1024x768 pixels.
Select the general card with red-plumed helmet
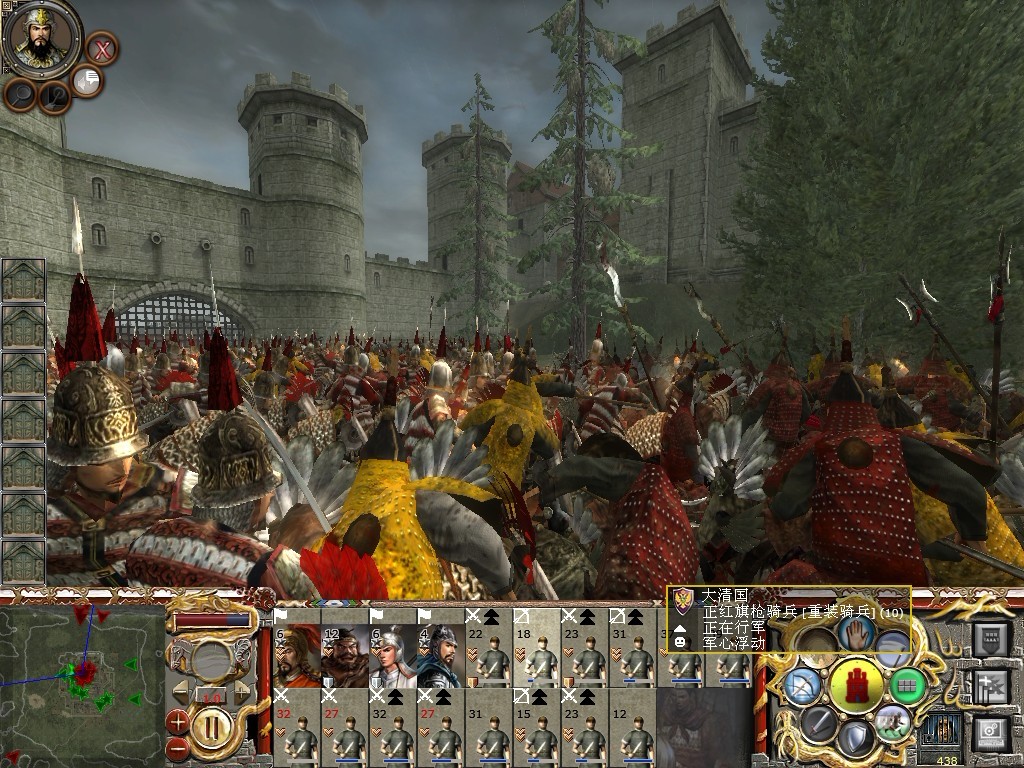297,656
